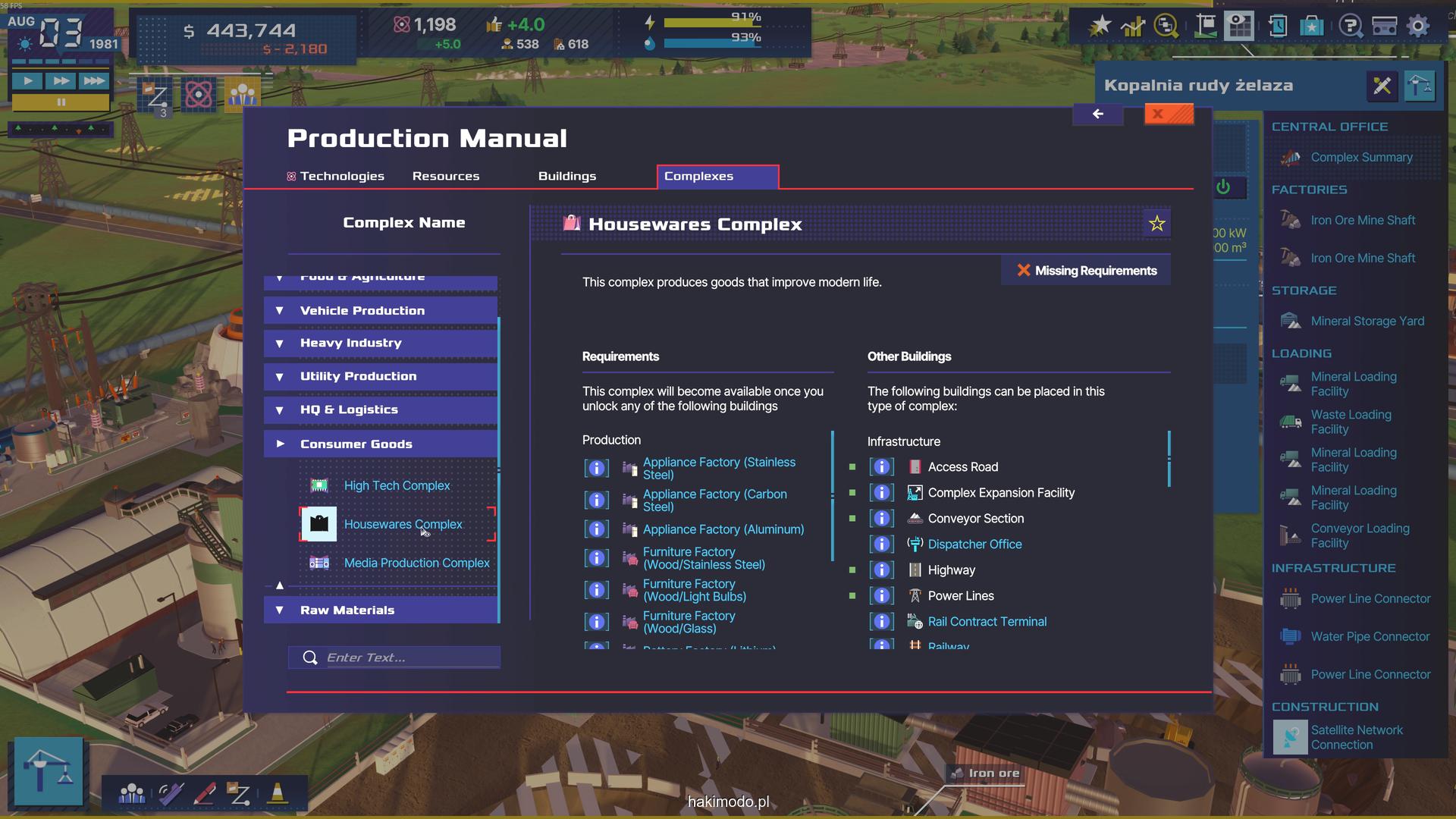
Task: Choose the Media Production Complex entry
Action: [x=416, y=563]
